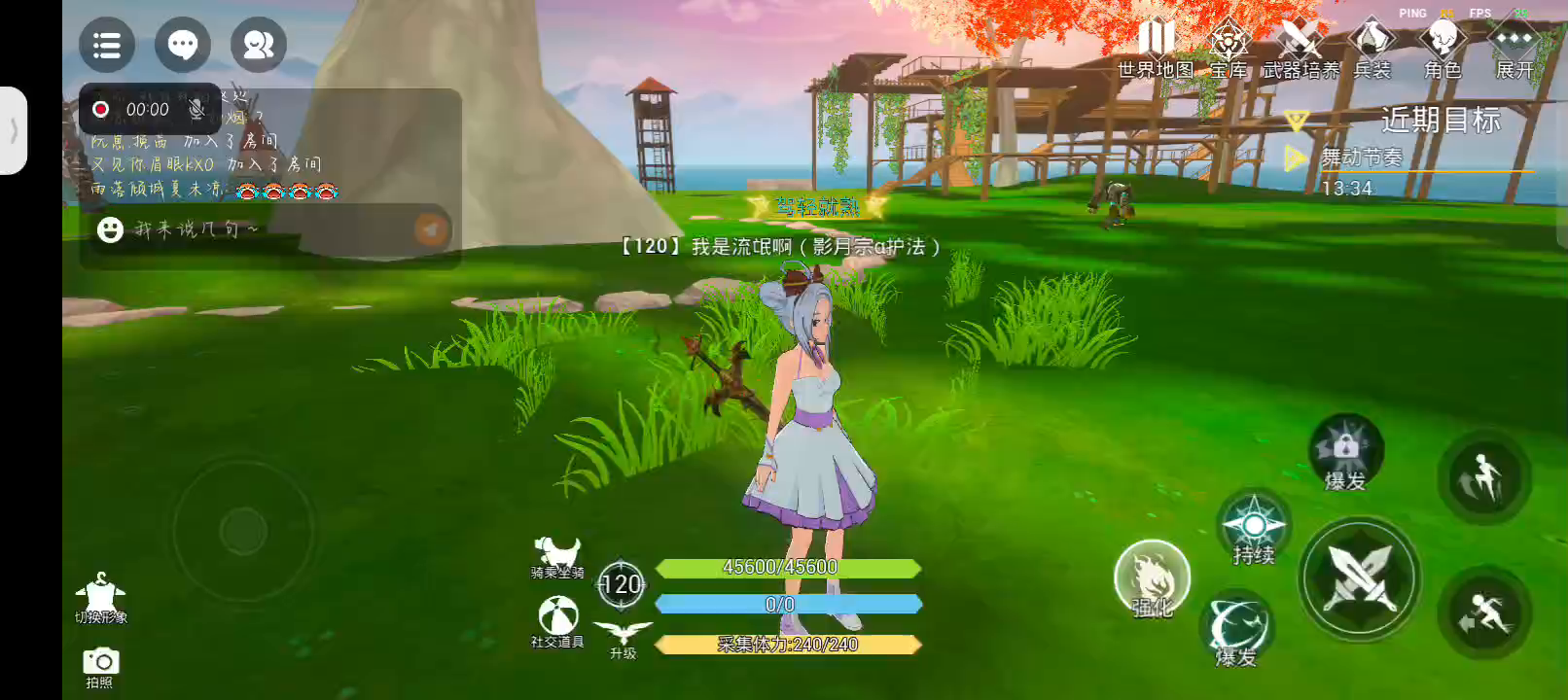The height and width of the screenshot is (700, 1568).
Task: Open 武器培养 weapon training
Action: coord(1301,51)
